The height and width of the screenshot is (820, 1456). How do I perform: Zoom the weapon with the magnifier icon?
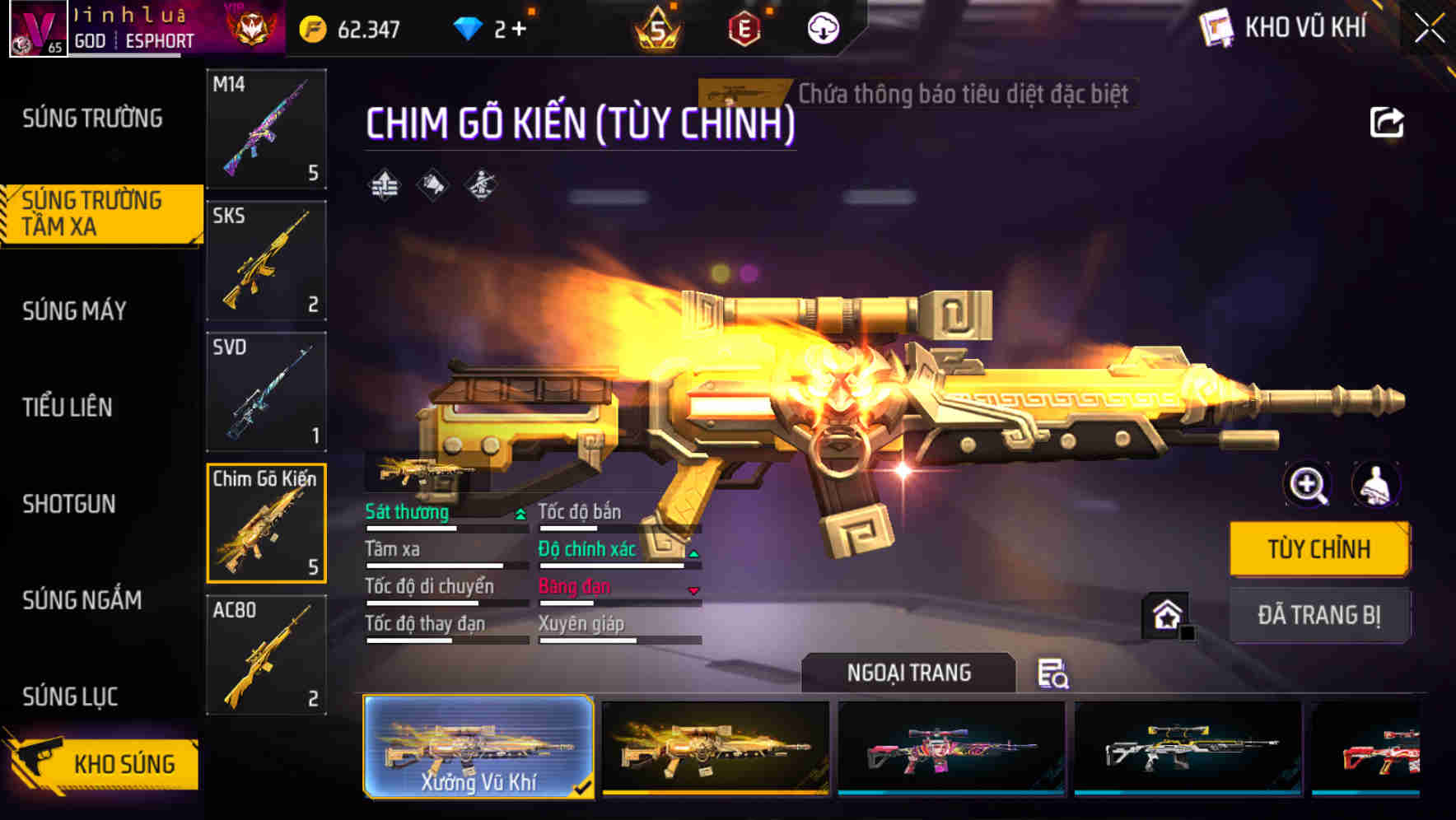(x=1309, y=484)
